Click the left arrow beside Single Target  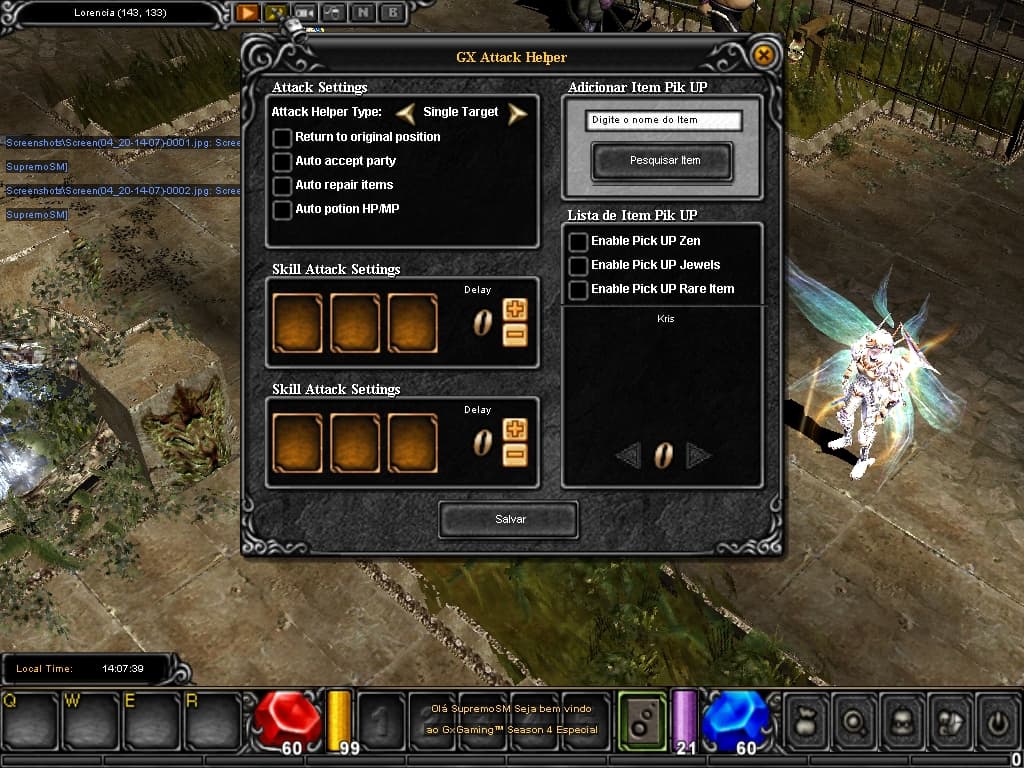pyautogui.click(x=406, y=113)
